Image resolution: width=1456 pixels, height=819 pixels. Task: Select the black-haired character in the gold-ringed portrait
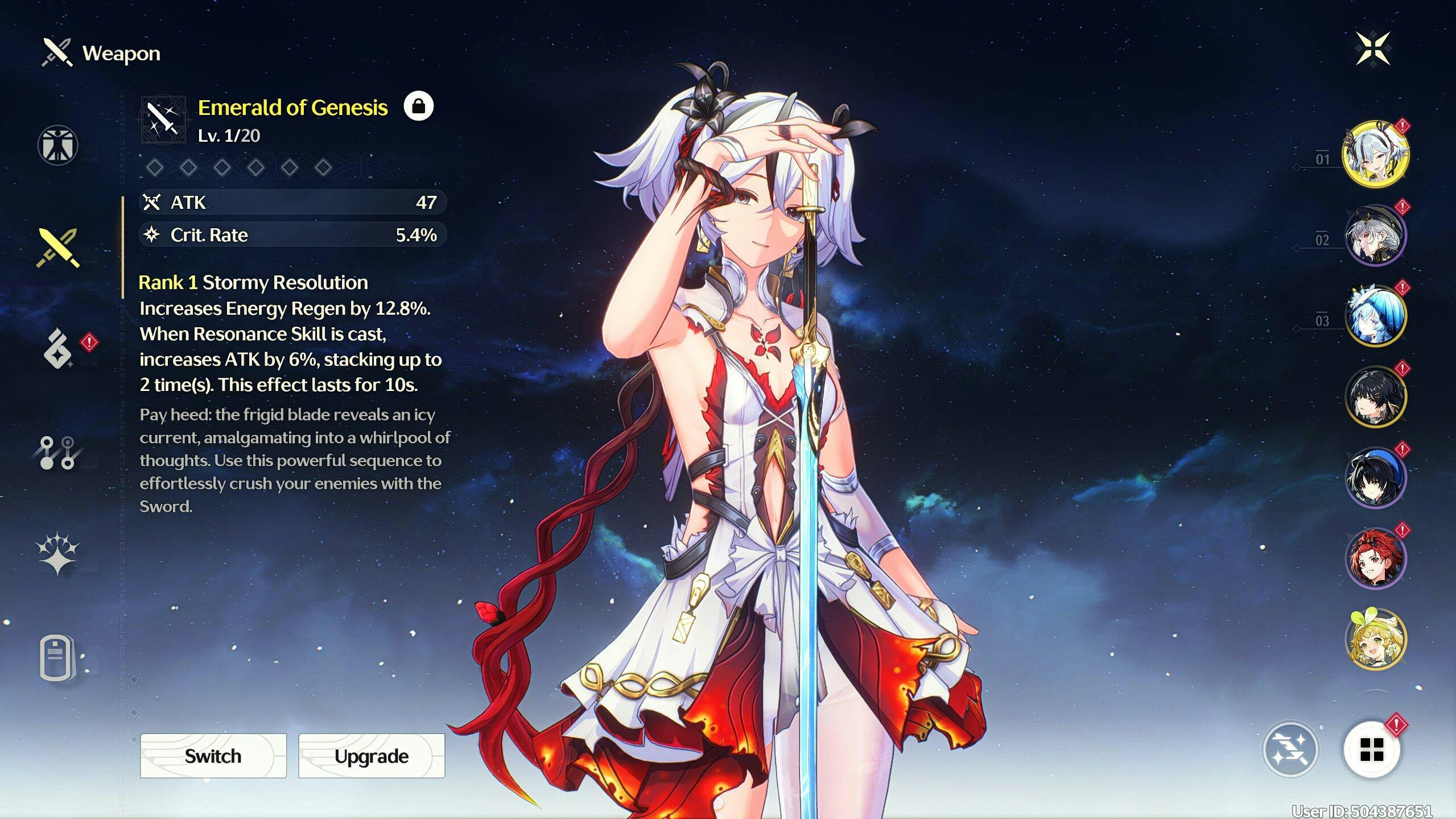point(1375,397)
